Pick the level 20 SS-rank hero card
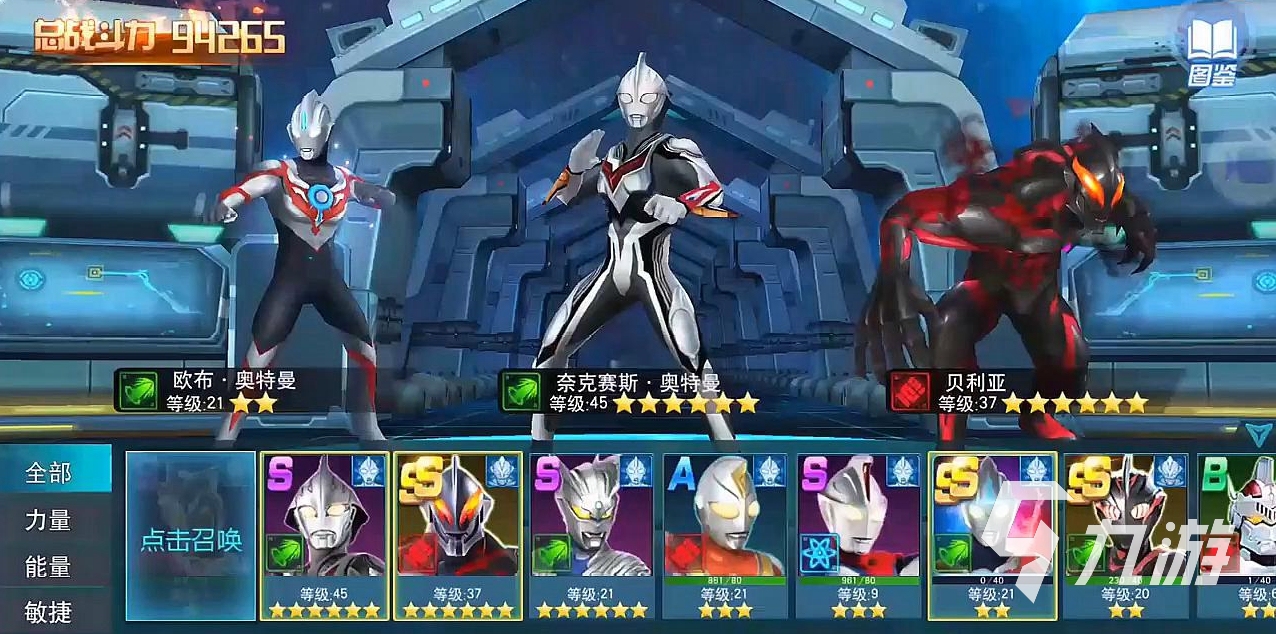This screenshot has height=634, width=1276. 1125,534
